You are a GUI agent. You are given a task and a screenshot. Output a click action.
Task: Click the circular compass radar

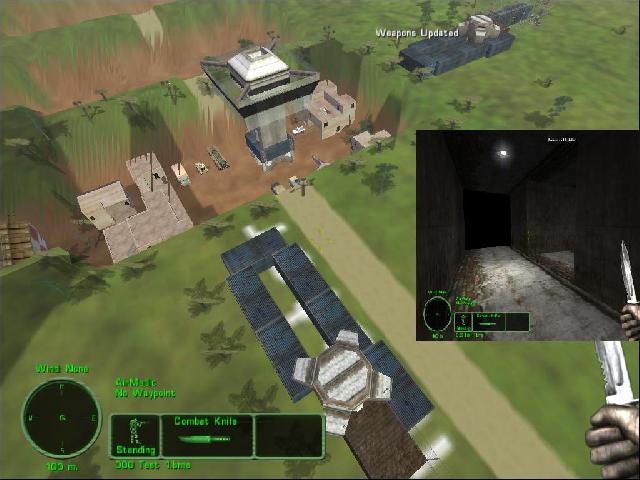click(62, 416)
